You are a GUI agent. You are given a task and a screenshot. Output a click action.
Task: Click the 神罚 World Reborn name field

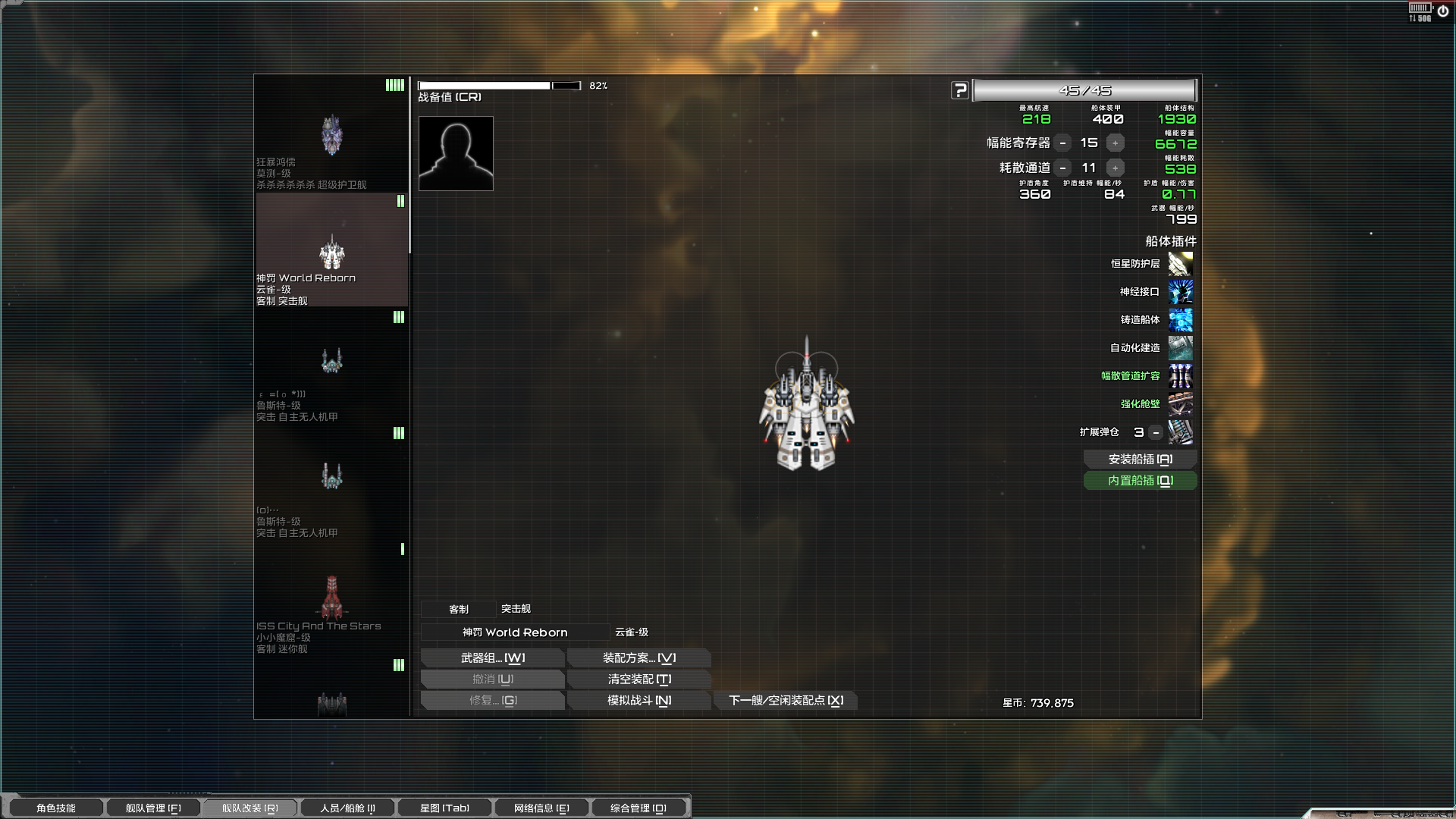click(515, 632)
